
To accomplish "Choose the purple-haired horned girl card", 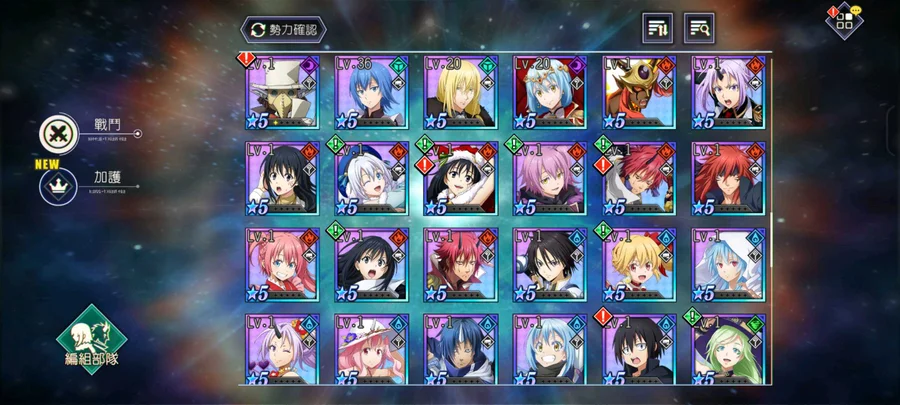I will point(728,92).
